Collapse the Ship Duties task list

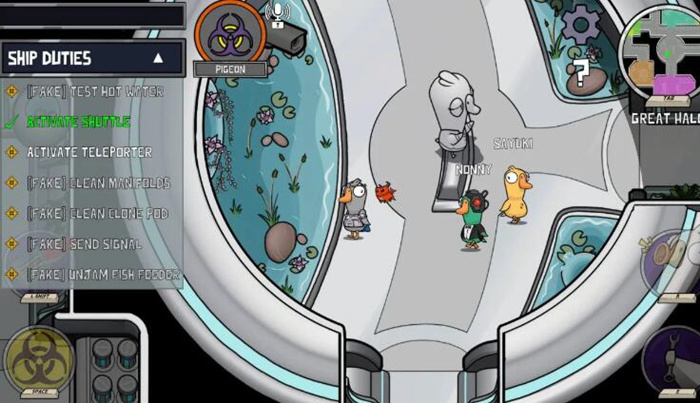[158, 59]
